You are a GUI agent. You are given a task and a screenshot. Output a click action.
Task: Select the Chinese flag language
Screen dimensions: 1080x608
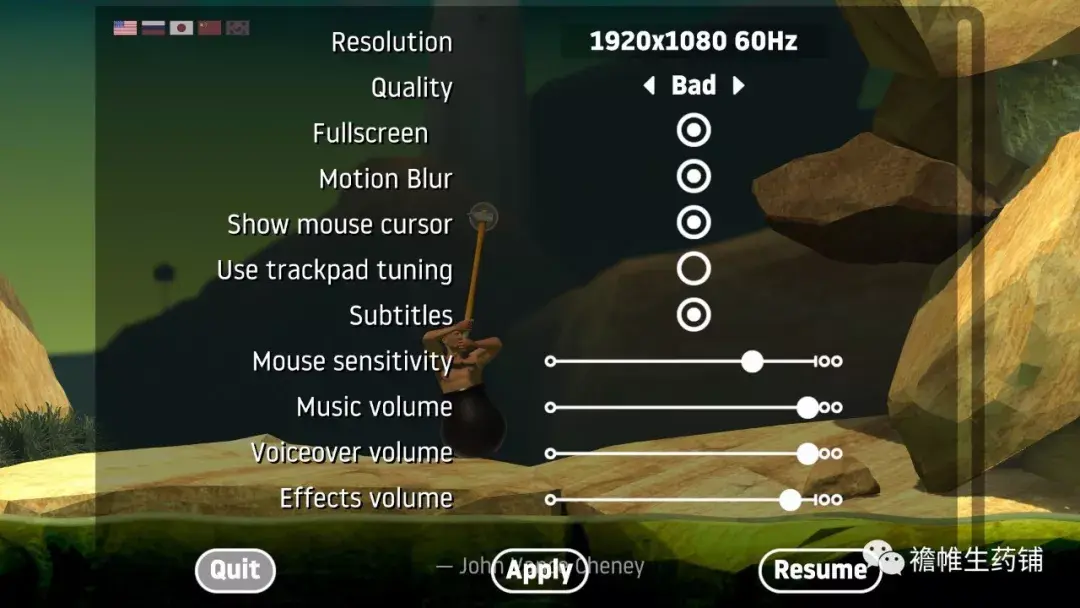tap(209, 28)
